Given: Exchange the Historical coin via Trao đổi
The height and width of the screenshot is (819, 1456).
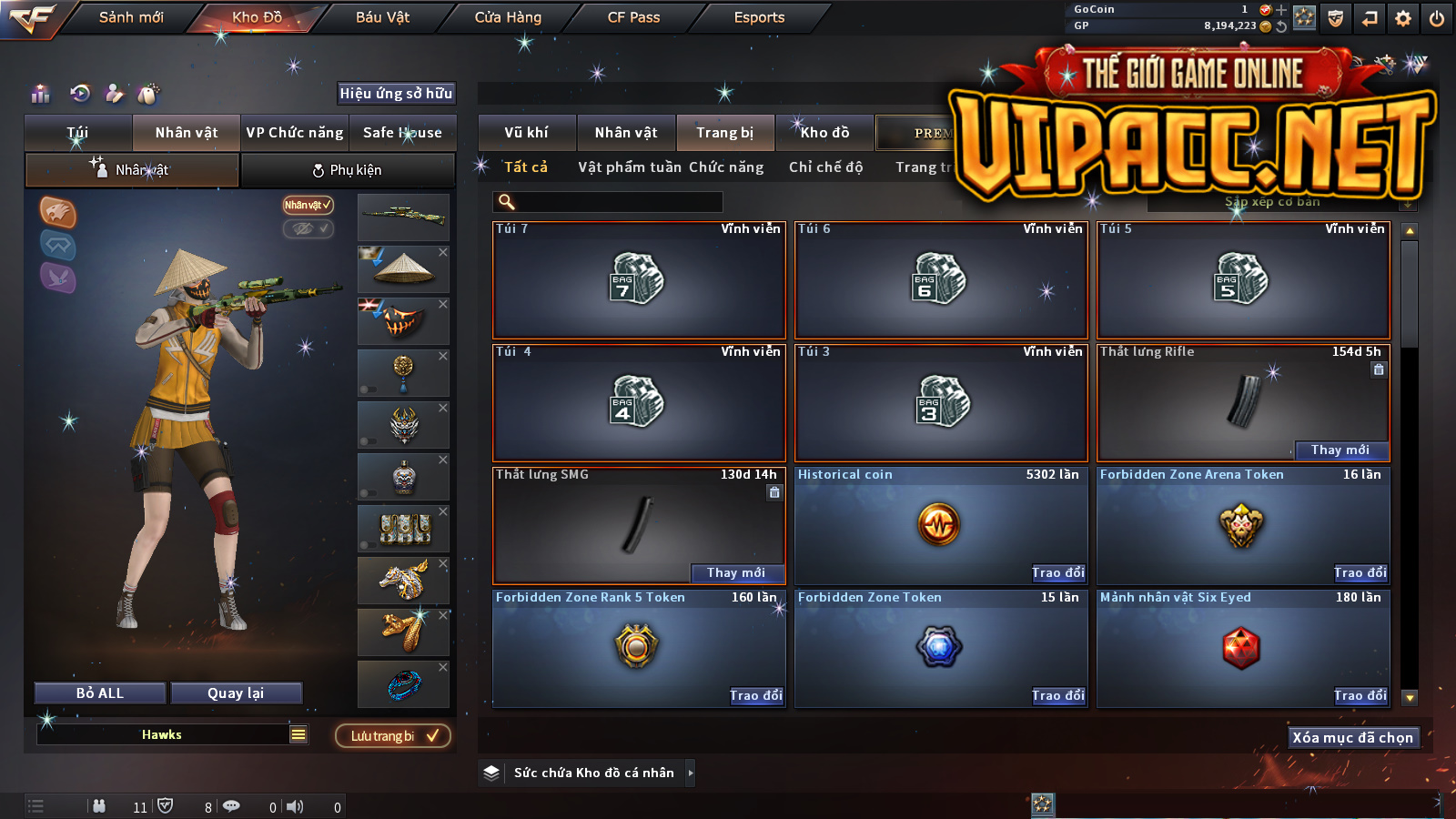Looking at the screenshot, I should click(1058, 572).
